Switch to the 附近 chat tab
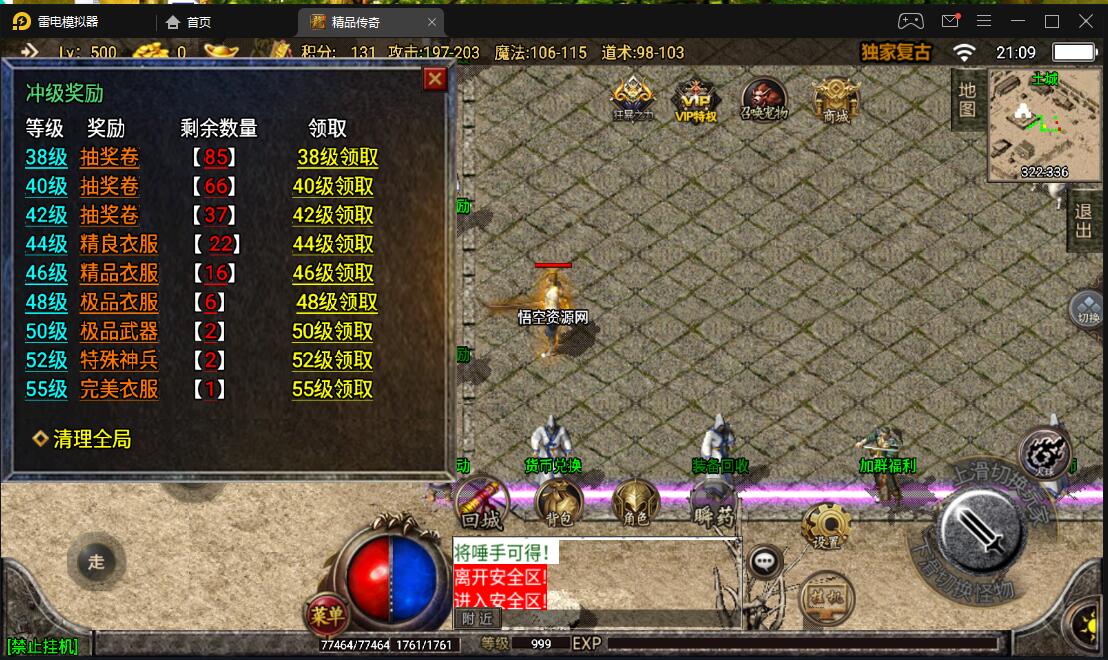 tap(477, 619)
